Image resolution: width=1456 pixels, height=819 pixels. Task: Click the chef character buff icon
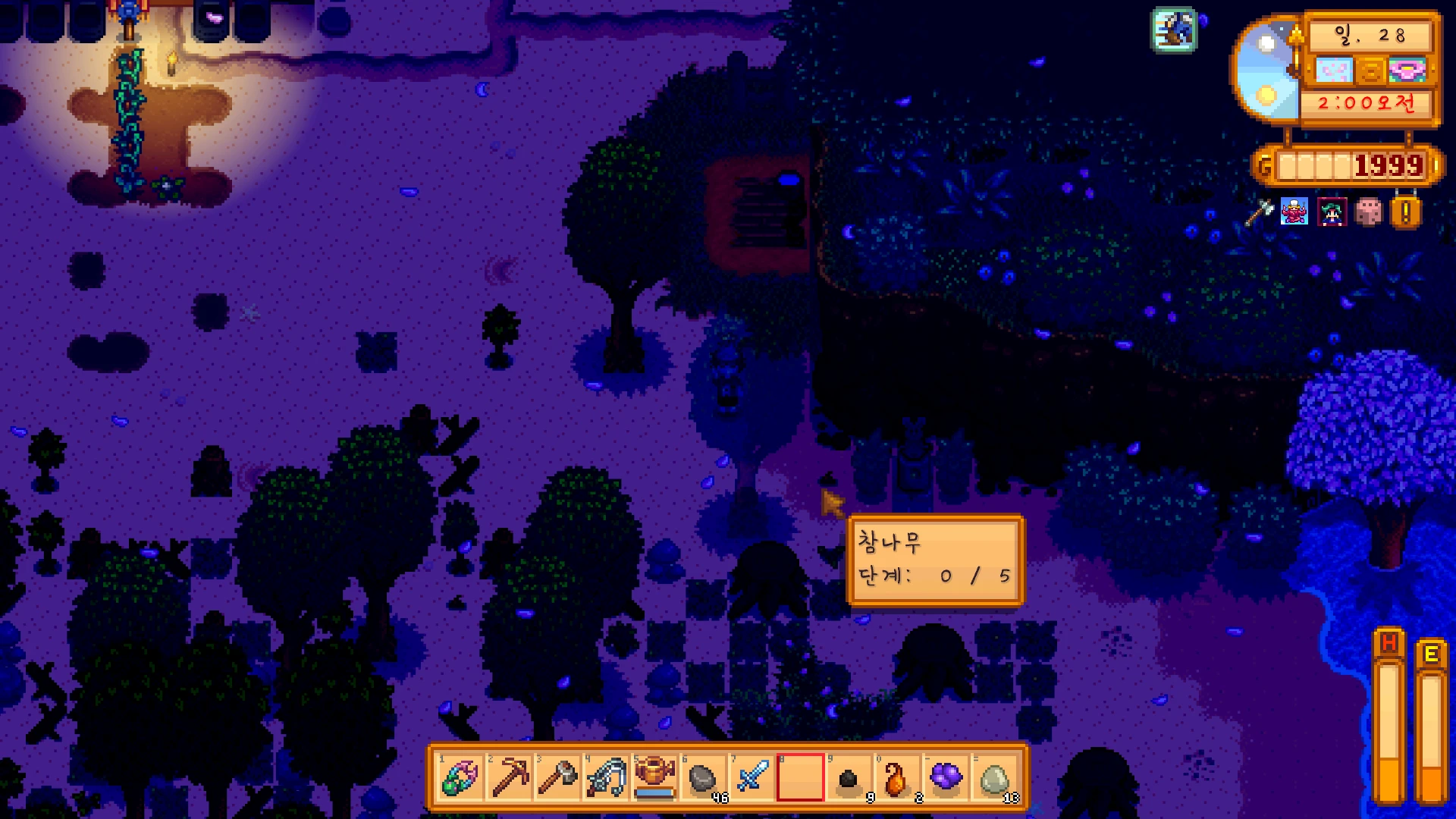pyautogui.click(x=1294, y=212)
